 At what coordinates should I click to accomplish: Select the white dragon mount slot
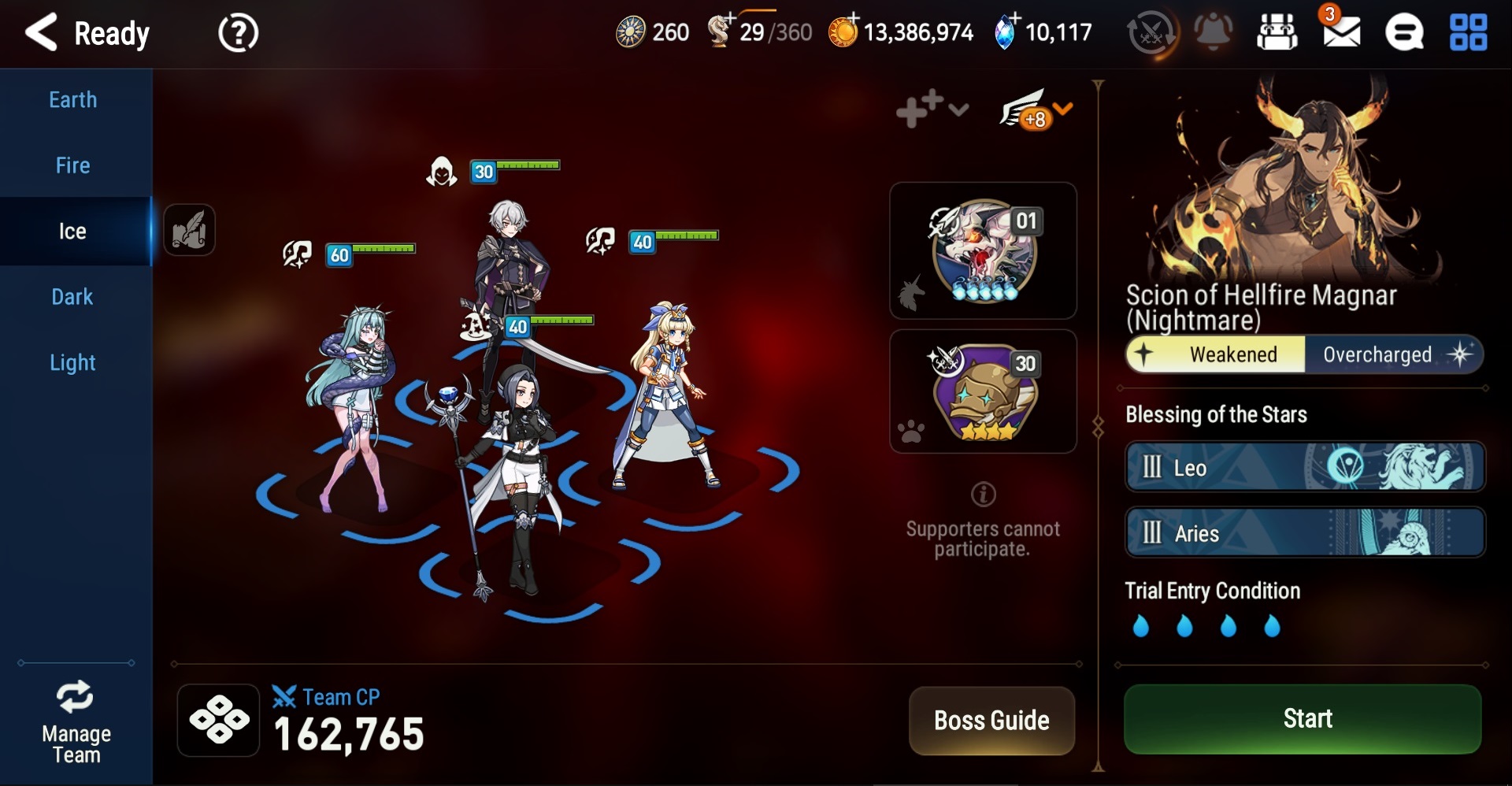tap(984, 250)
